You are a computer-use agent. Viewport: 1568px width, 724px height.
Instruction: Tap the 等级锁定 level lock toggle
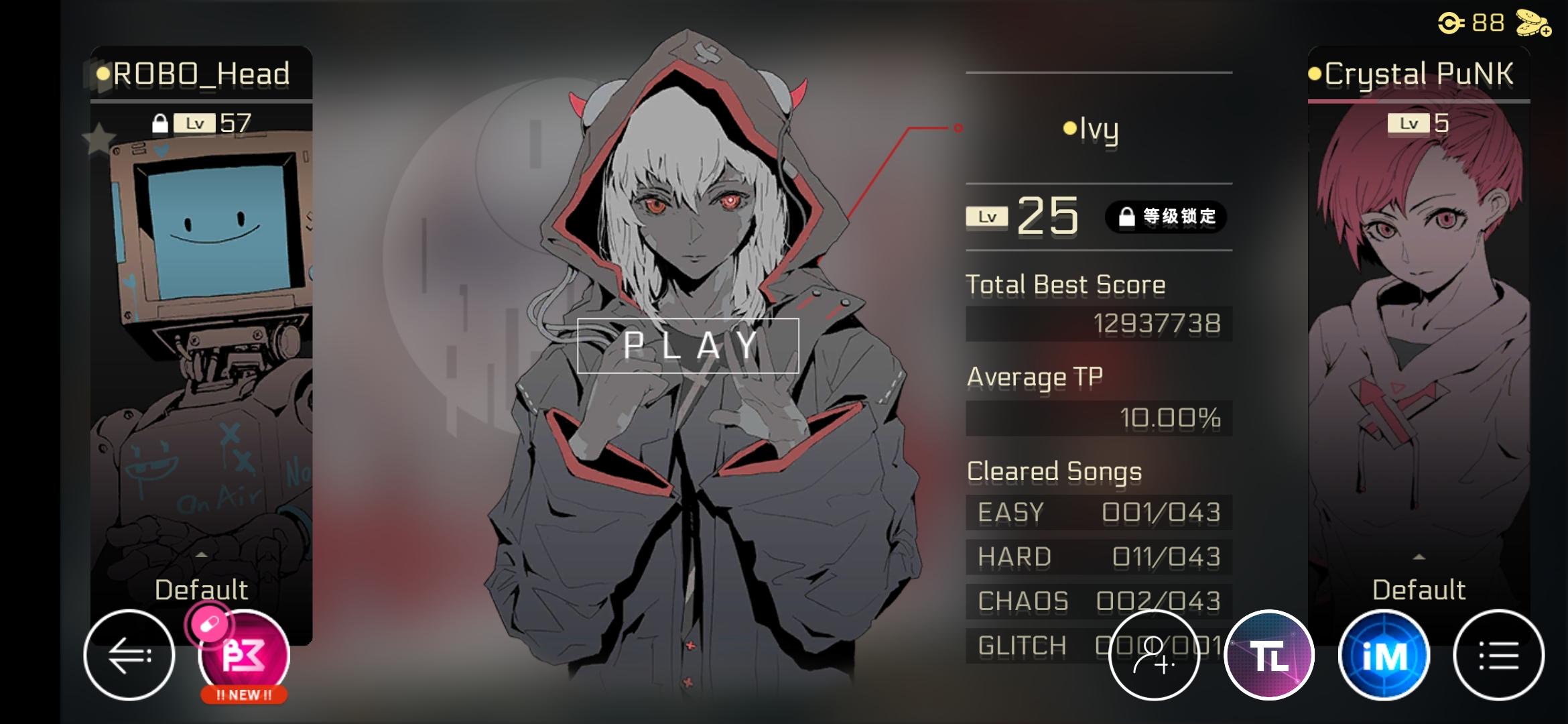click(1166, 217)
